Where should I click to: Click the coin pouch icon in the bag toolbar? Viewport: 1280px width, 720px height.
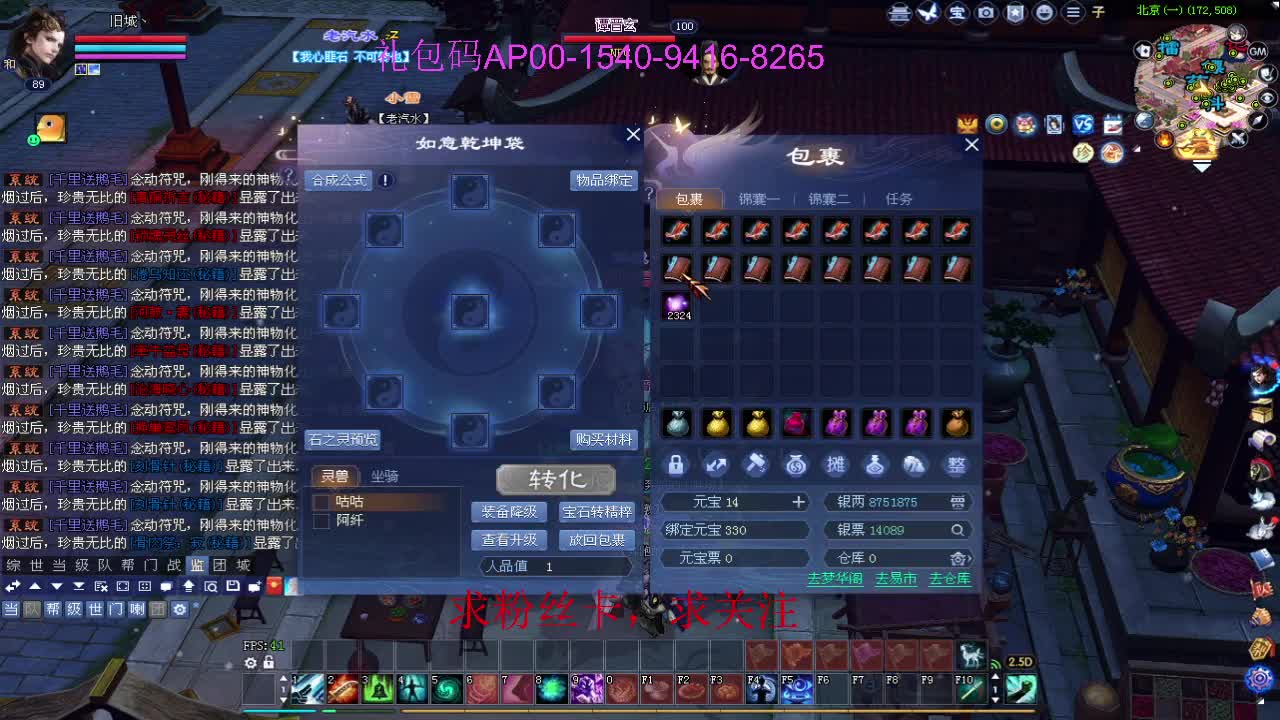796,464
